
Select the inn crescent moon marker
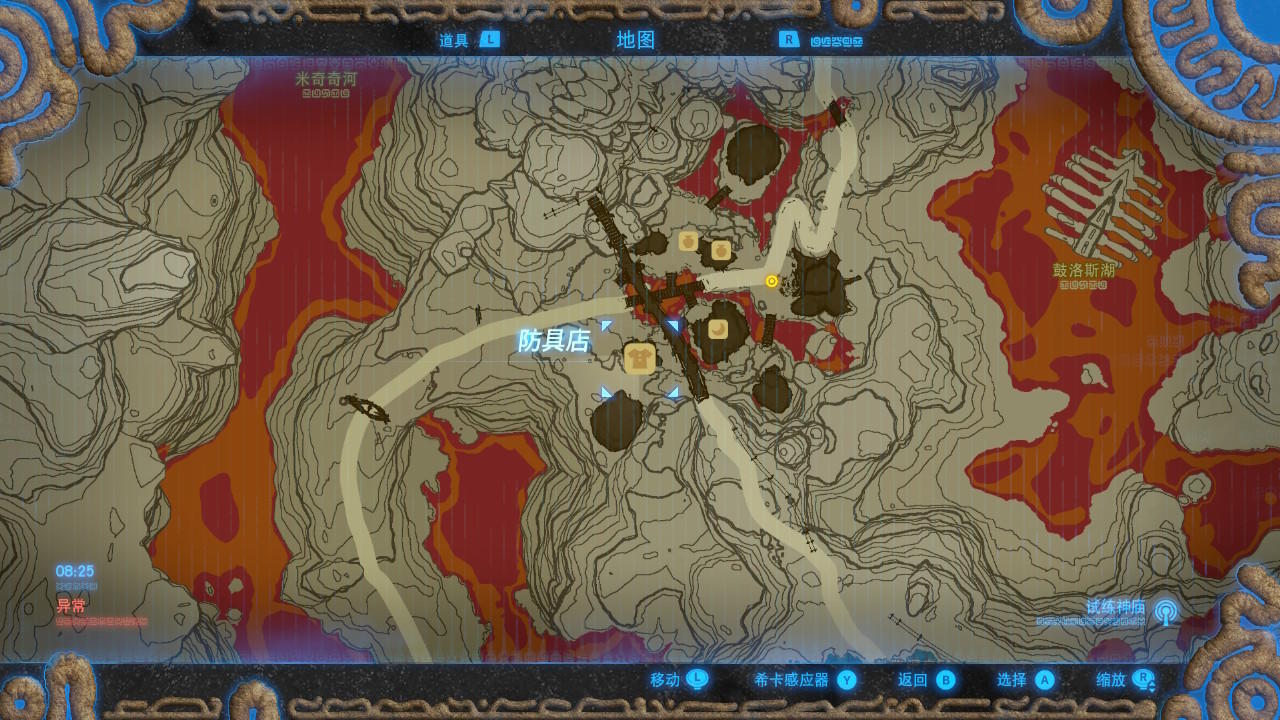(718, 329)
